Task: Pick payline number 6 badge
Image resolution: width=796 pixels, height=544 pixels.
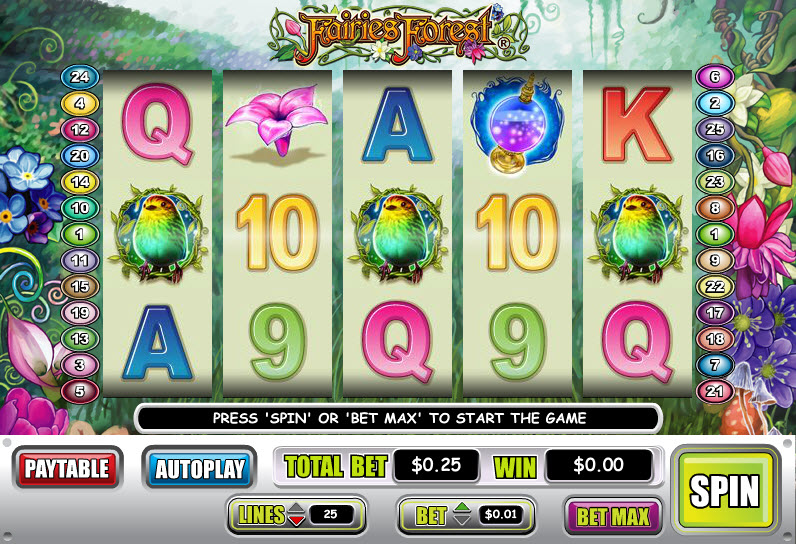Action: (715, 77)
